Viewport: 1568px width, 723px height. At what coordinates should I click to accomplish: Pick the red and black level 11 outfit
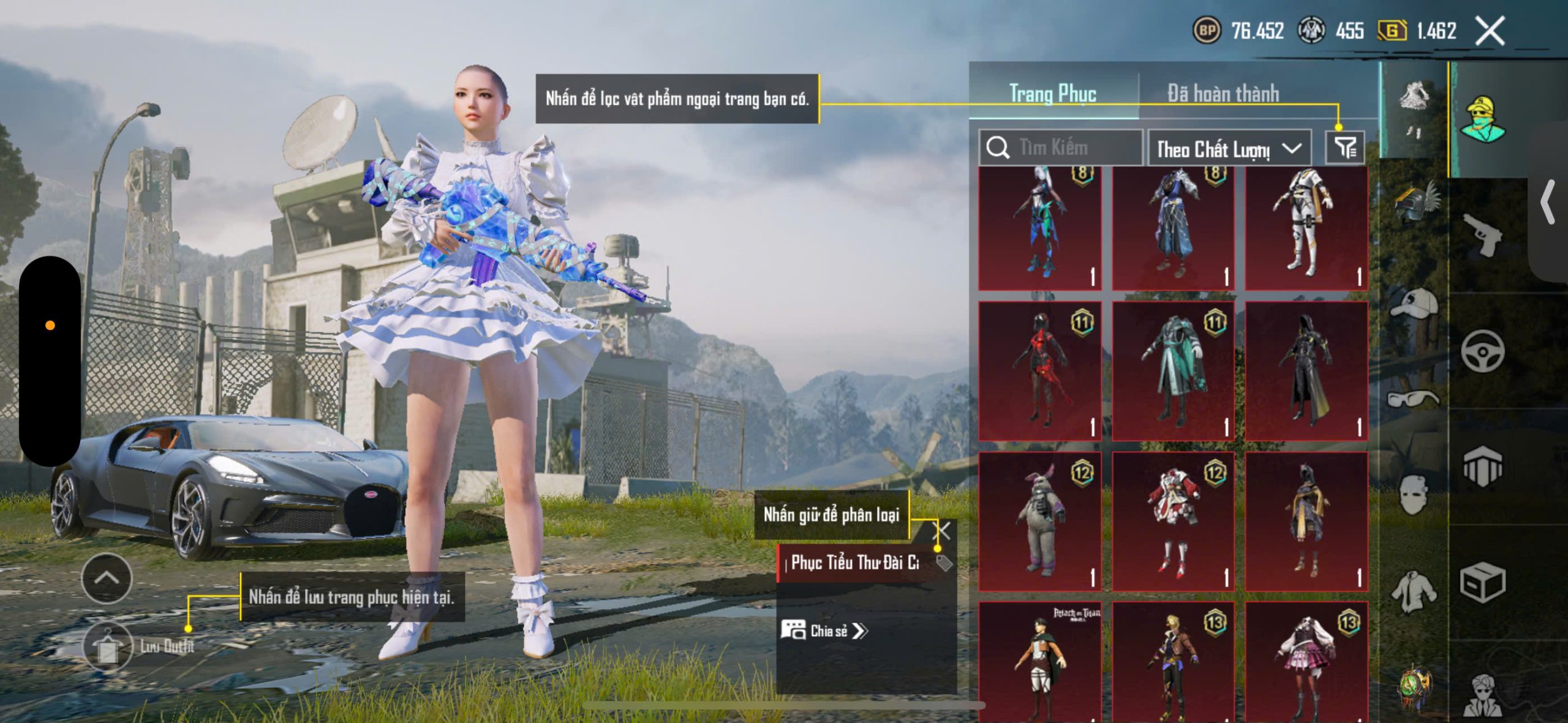[x=1039, y=370]
